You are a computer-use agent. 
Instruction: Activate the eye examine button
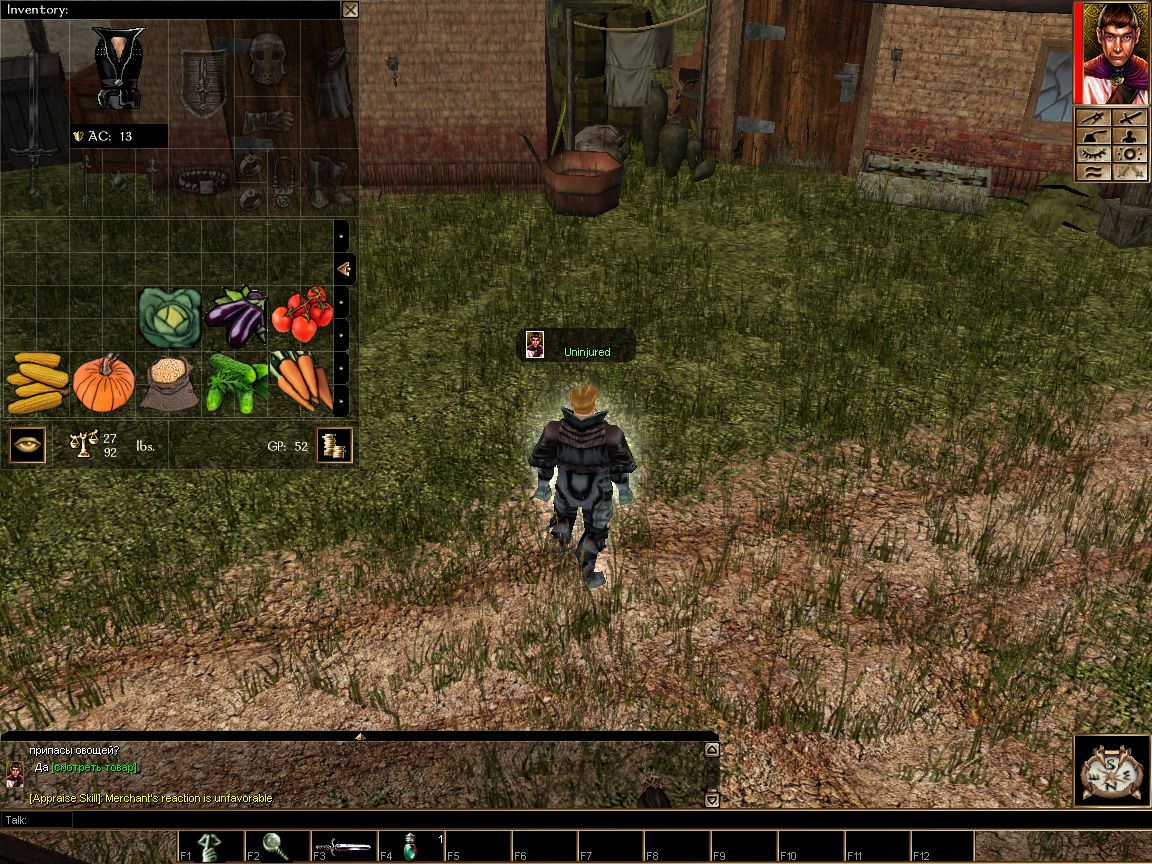[27, 444]
